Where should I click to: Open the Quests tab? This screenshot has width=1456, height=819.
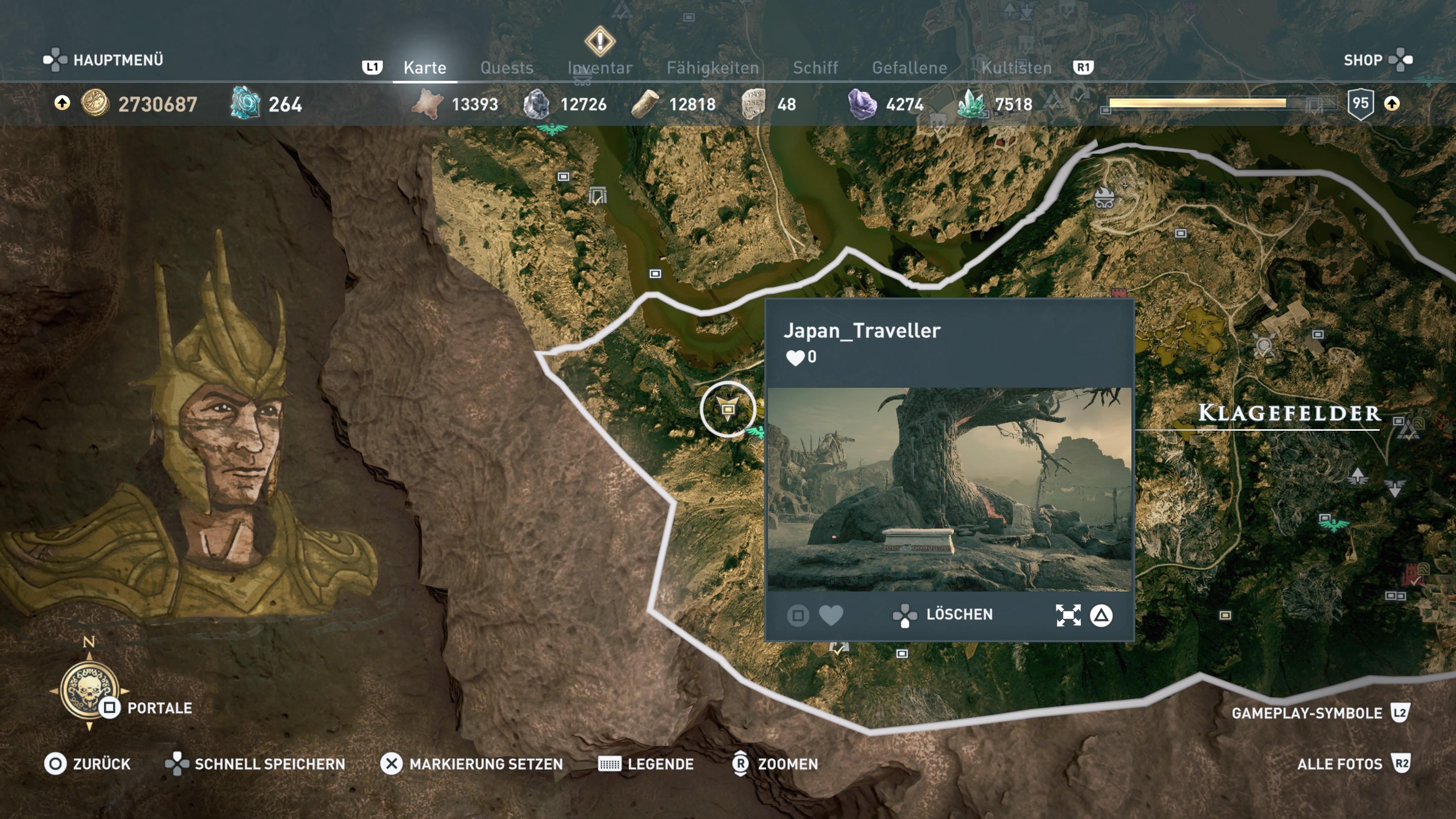(x=507, y=68)
